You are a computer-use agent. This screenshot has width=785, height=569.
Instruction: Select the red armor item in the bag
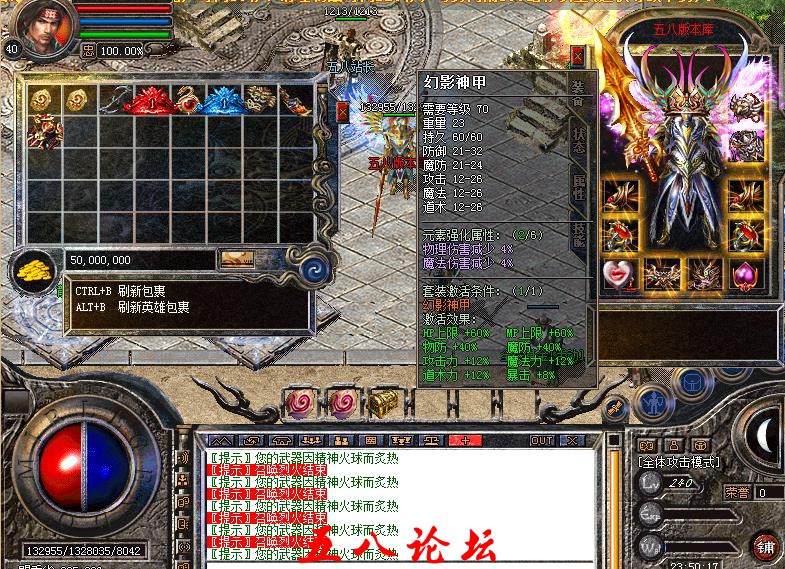click(44, 131)
